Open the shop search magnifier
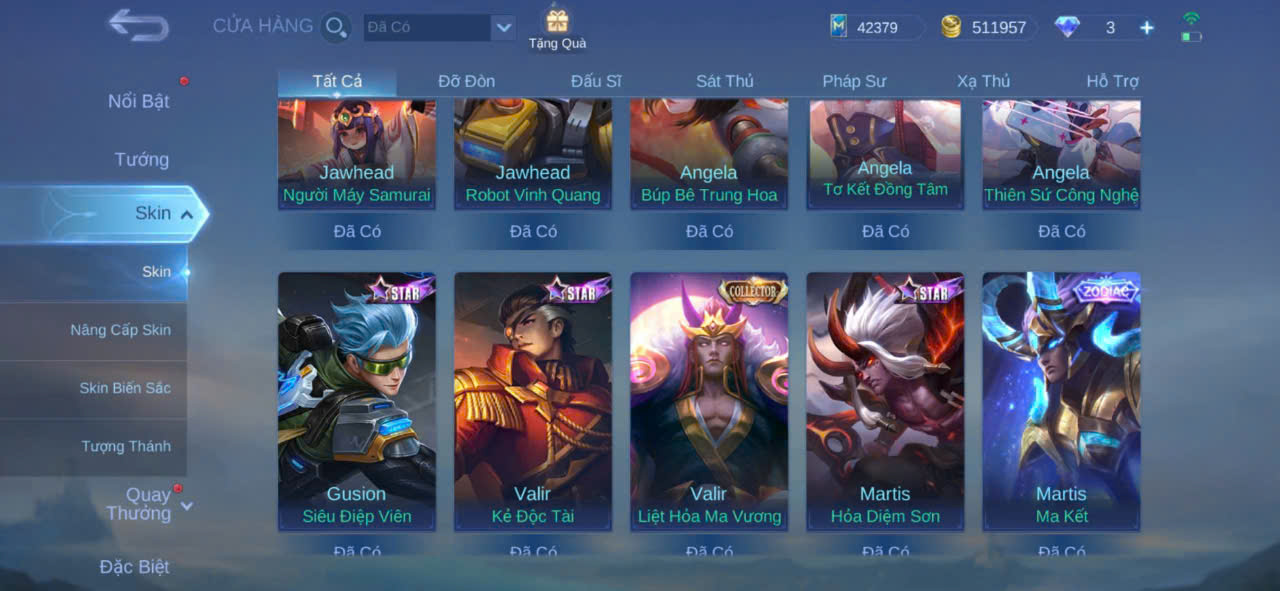Viewport: 1280px width, 591px height. pos(336,27)
